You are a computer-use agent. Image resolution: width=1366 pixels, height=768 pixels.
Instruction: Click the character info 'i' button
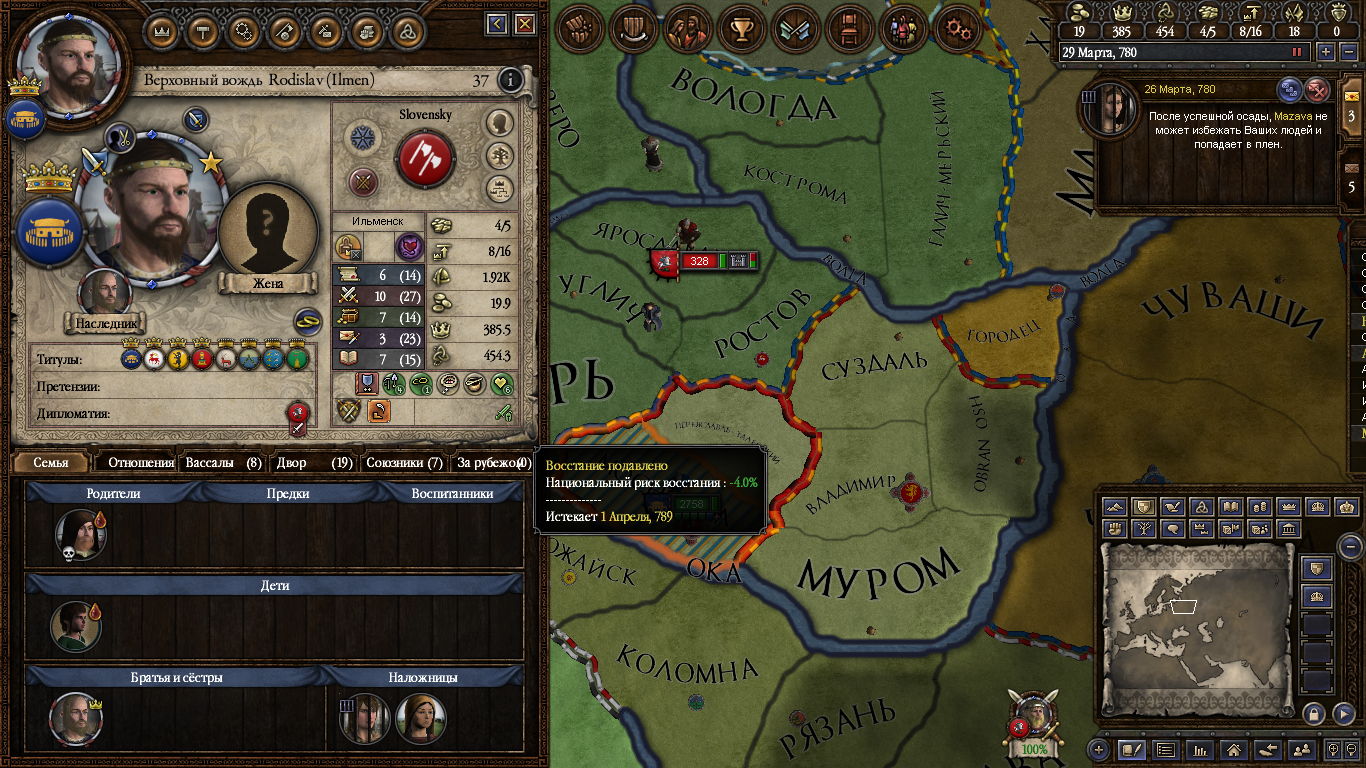[x=510, y=80]
